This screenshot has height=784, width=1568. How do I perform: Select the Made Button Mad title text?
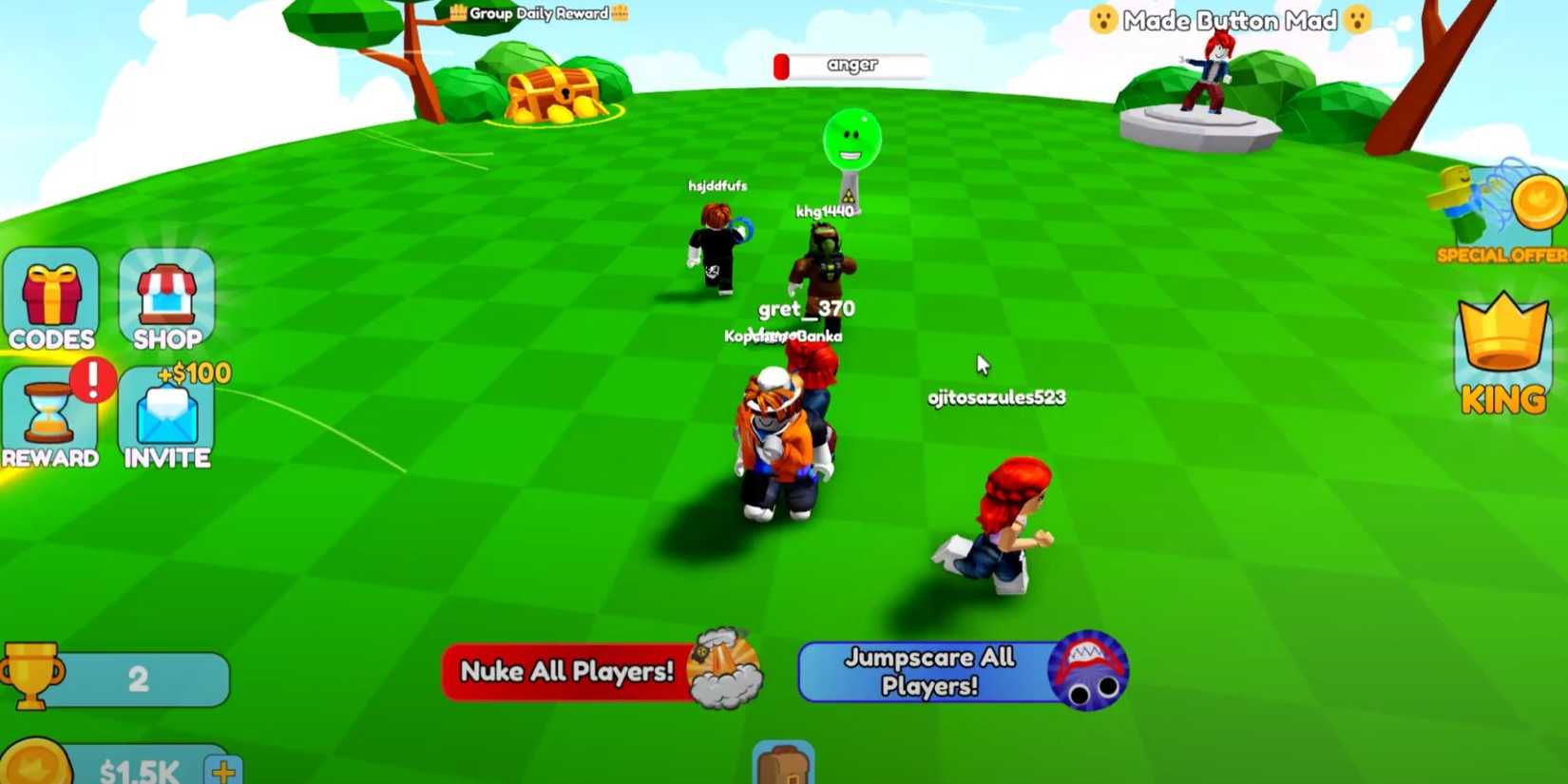(x=1231, y=20)
